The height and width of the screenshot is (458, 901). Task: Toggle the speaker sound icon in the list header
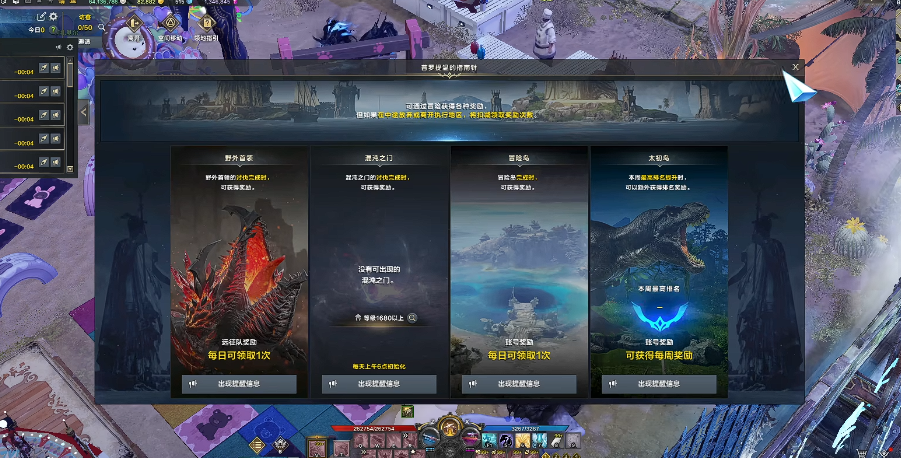(x=57, y=47)
